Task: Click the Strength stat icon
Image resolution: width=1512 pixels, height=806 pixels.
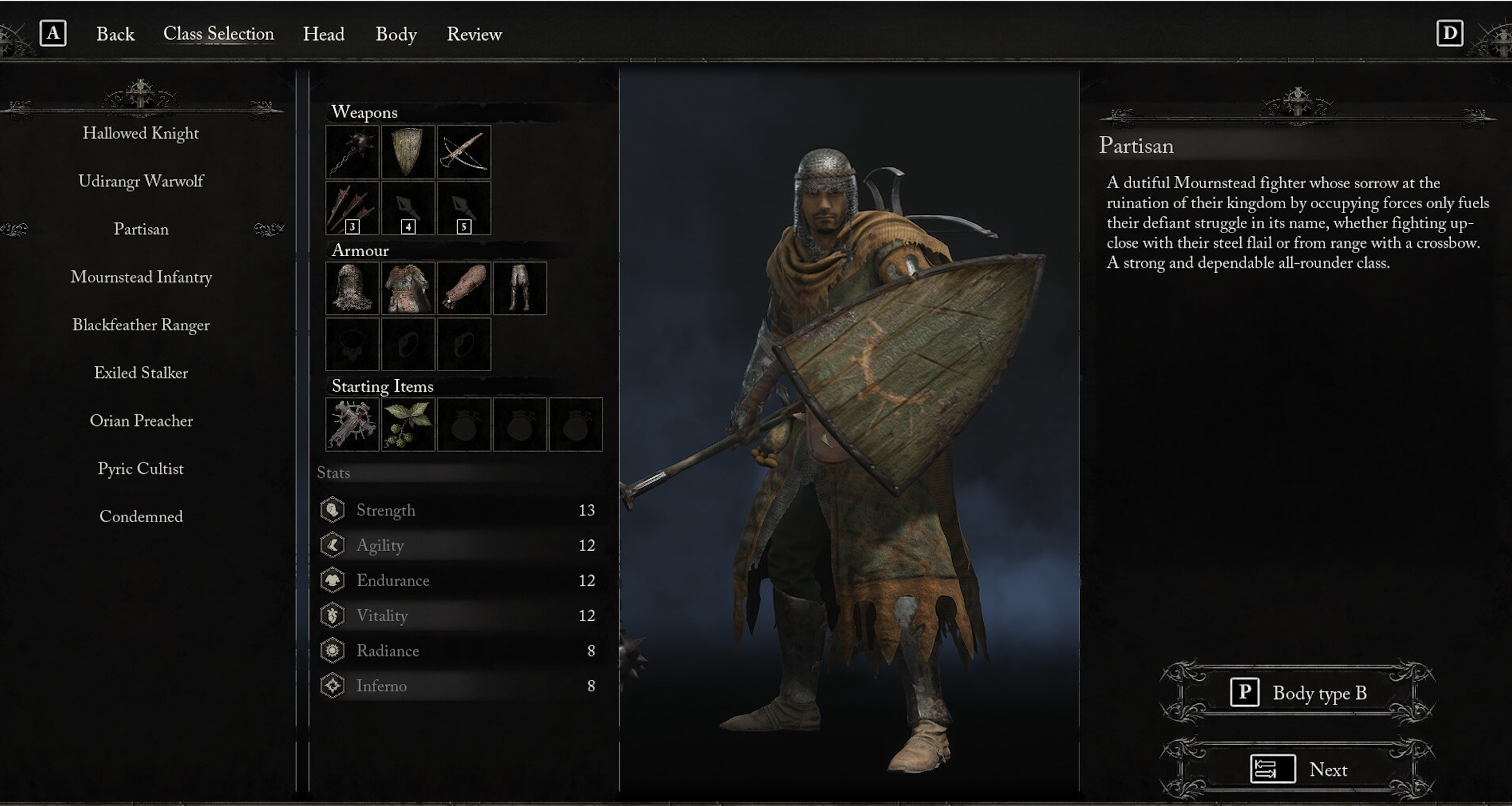Action: 333,510
